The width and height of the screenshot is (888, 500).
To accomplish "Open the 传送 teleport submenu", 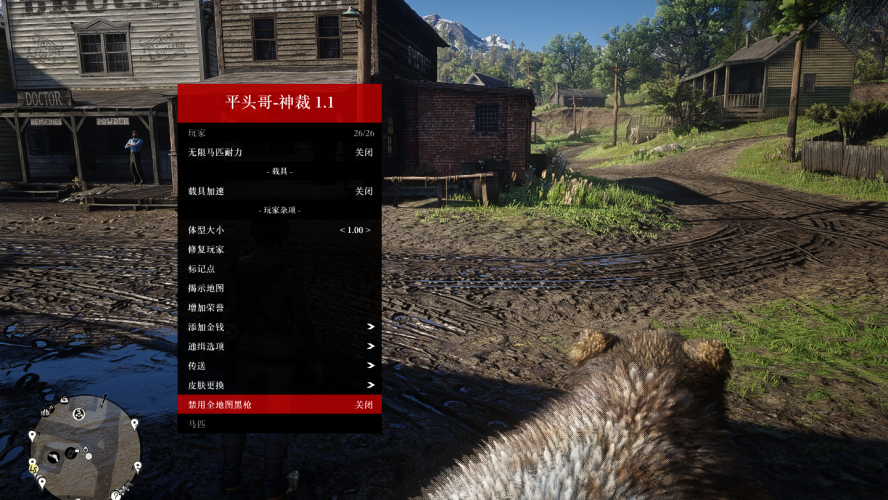I will (279, 366).
